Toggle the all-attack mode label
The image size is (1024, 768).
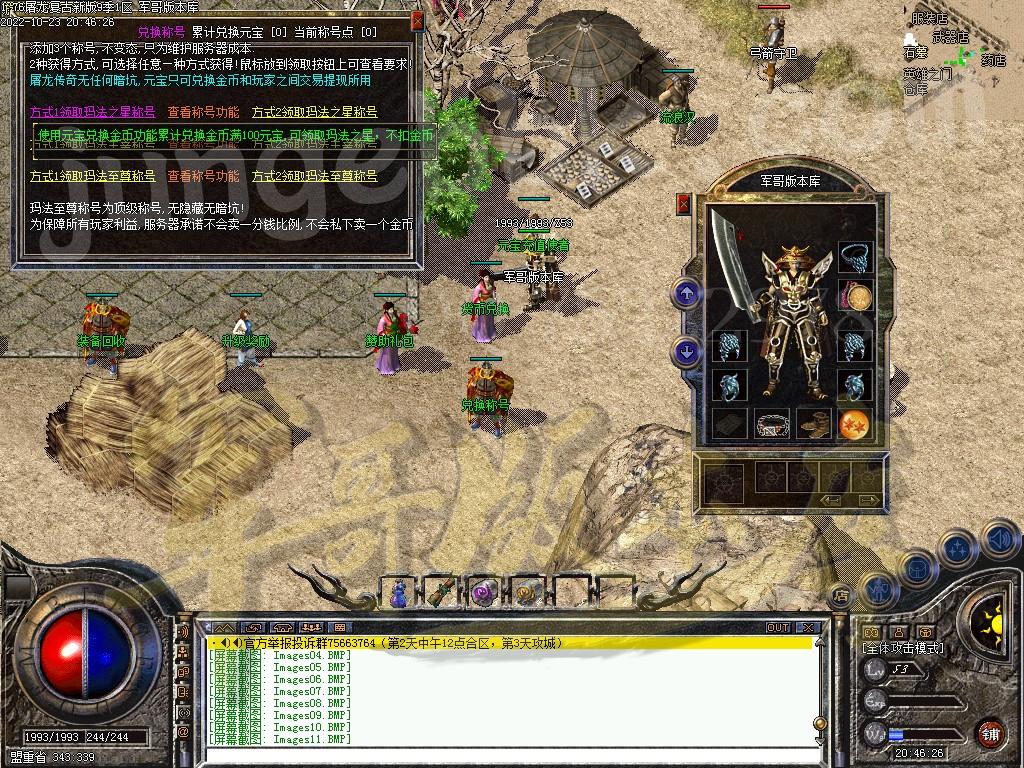point(903,648)
